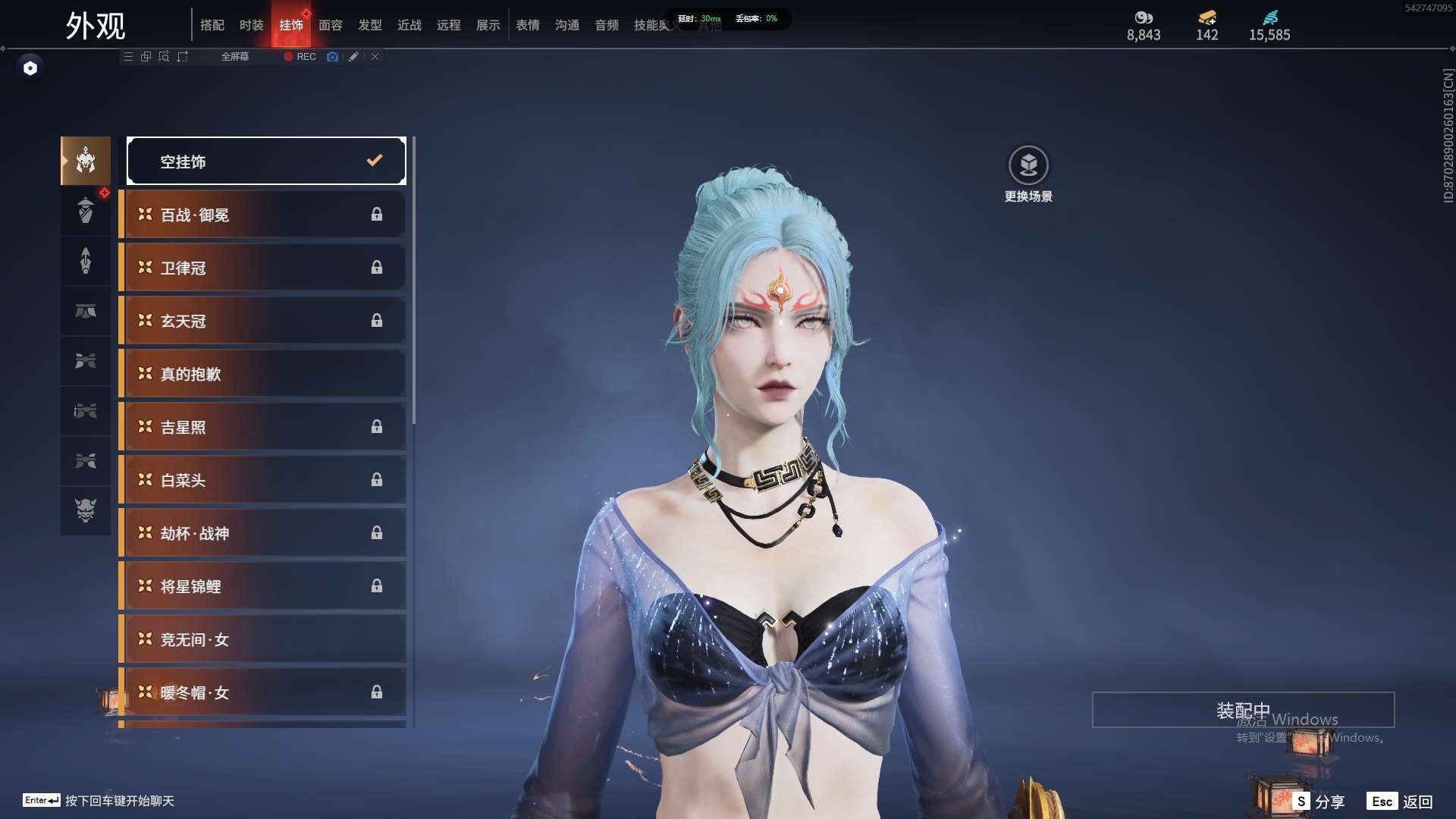Choose the 表情 tab

click(528, 25)
